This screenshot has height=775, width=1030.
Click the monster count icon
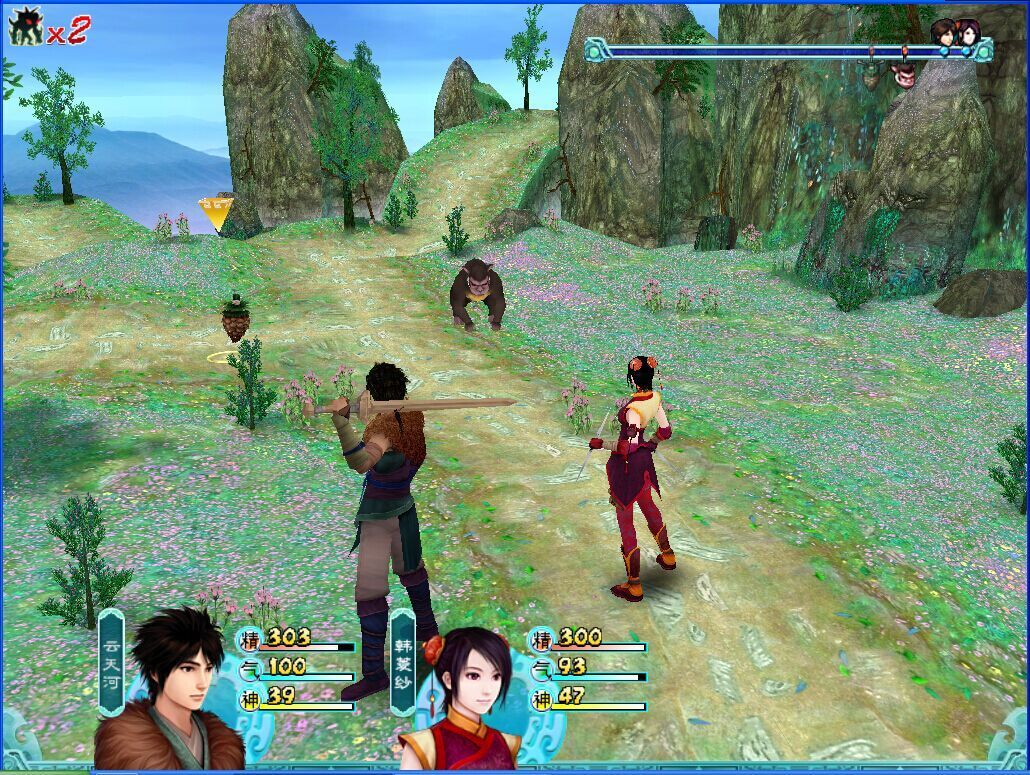coord(27,27)
